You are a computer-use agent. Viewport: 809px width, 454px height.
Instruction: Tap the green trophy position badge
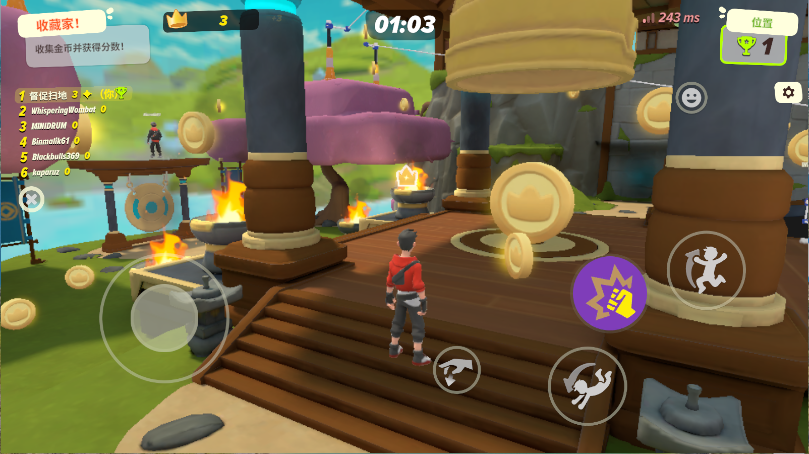tap(754, 44)
